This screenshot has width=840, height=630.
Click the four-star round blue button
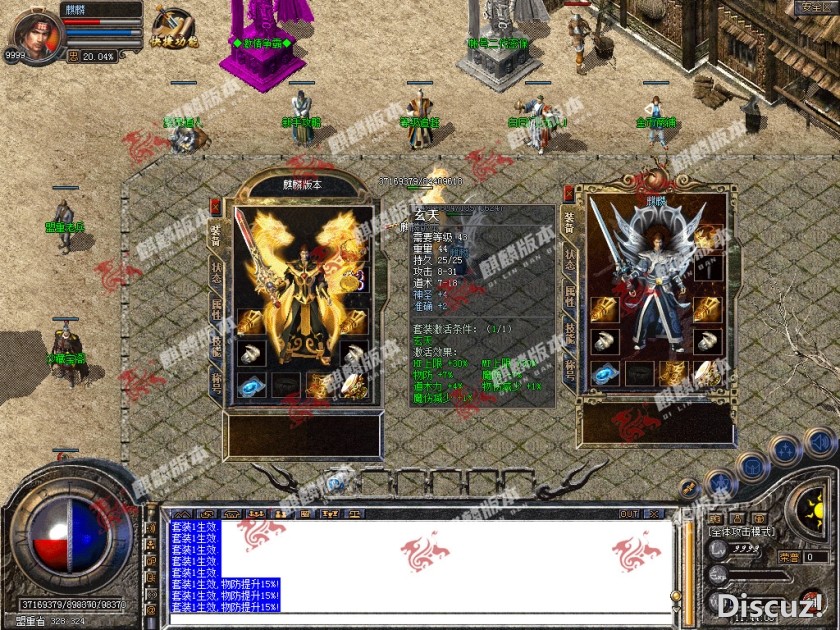click(784, 449)
